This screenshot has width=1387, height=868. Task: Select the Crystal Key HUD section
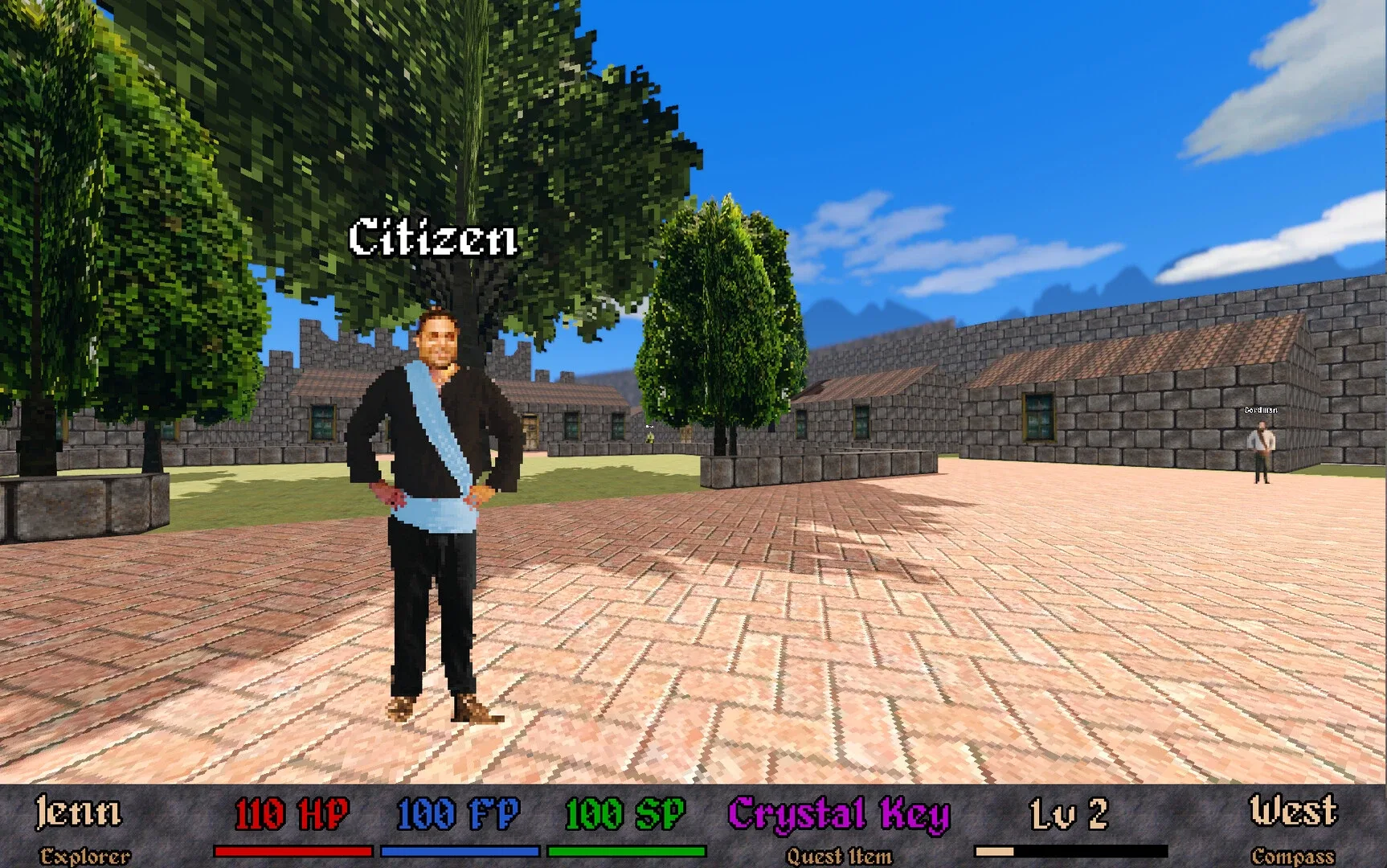pyautogui.click(x=839, y=828)
